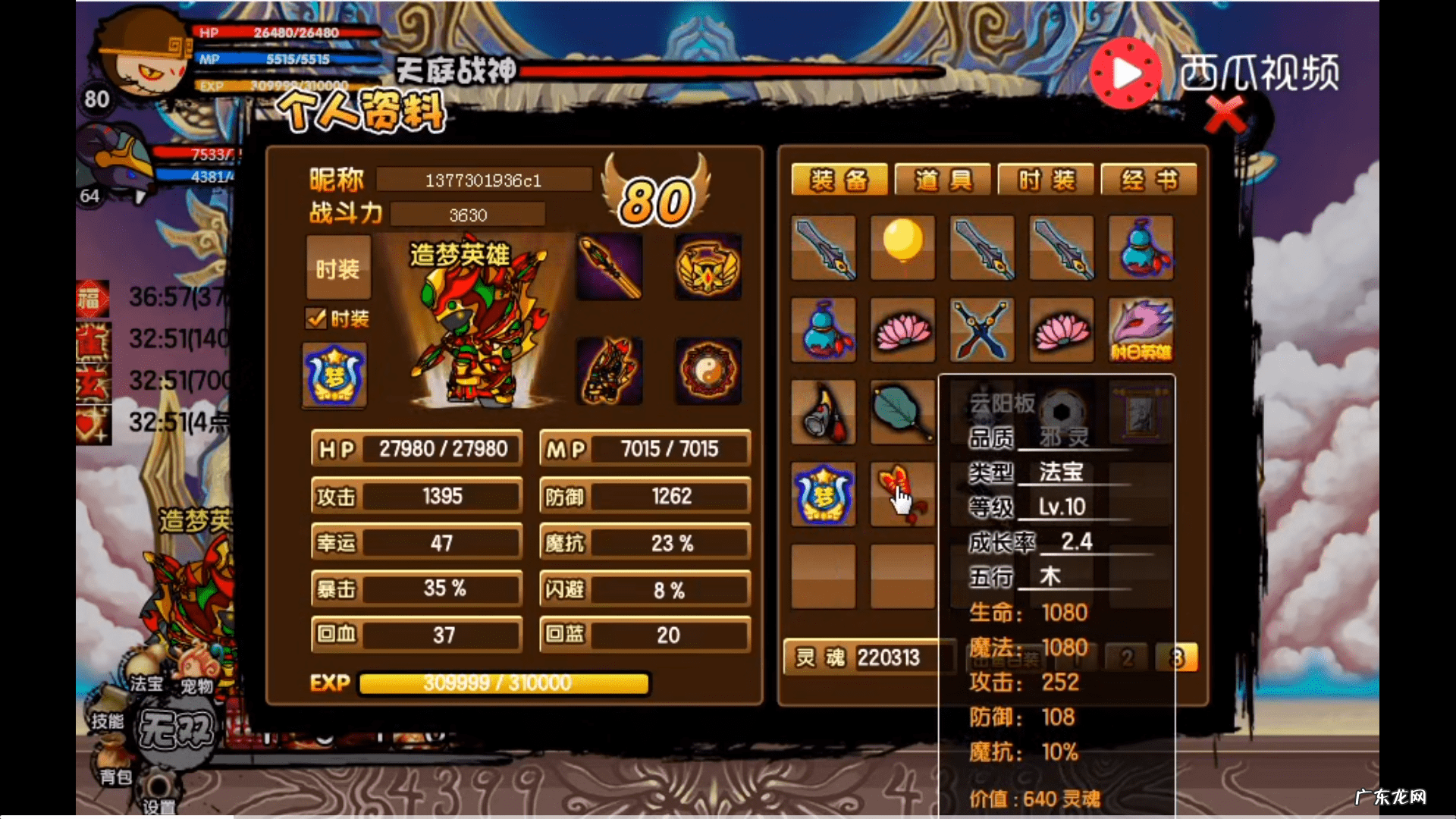Select the green leaf fan item
Image resolution: width=1456 pixels, height=819 pixels.
coord(902,412)
